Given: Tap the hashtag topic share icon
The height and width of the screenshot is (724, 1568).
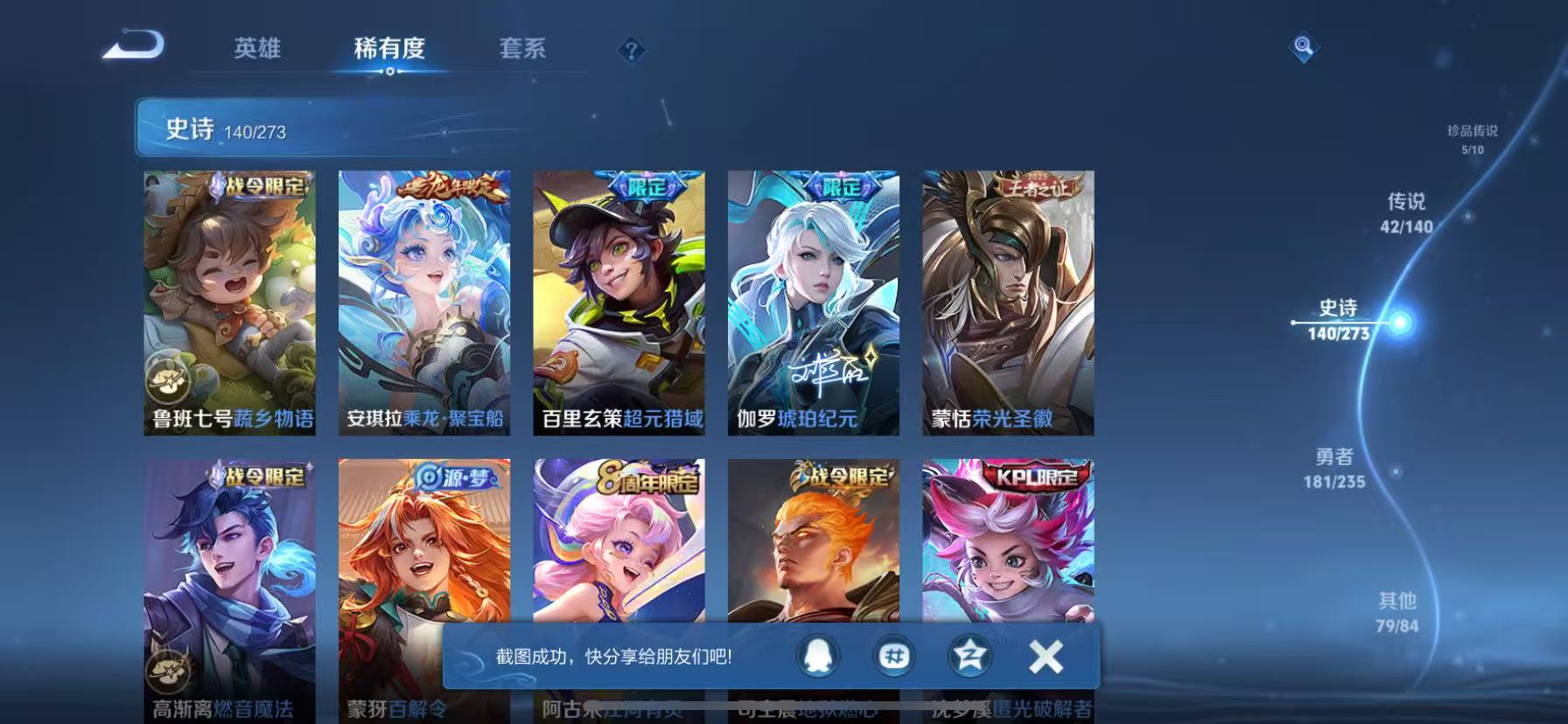Looking at the screenshot, I should (x=894, y=657).
